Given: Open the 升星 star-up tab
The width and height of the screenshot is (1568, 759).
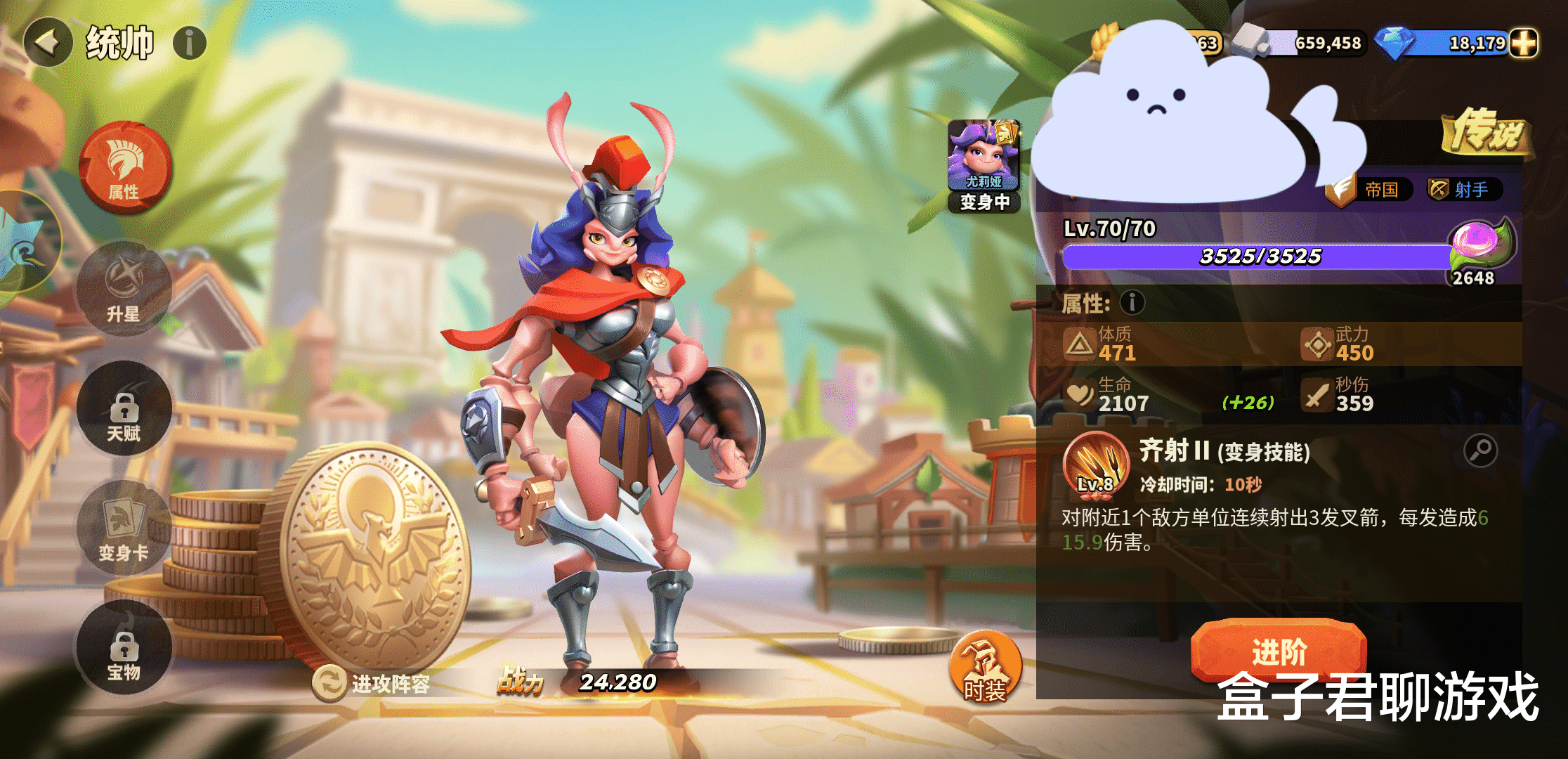Looking at the screenshot, I should pos(124,289).
